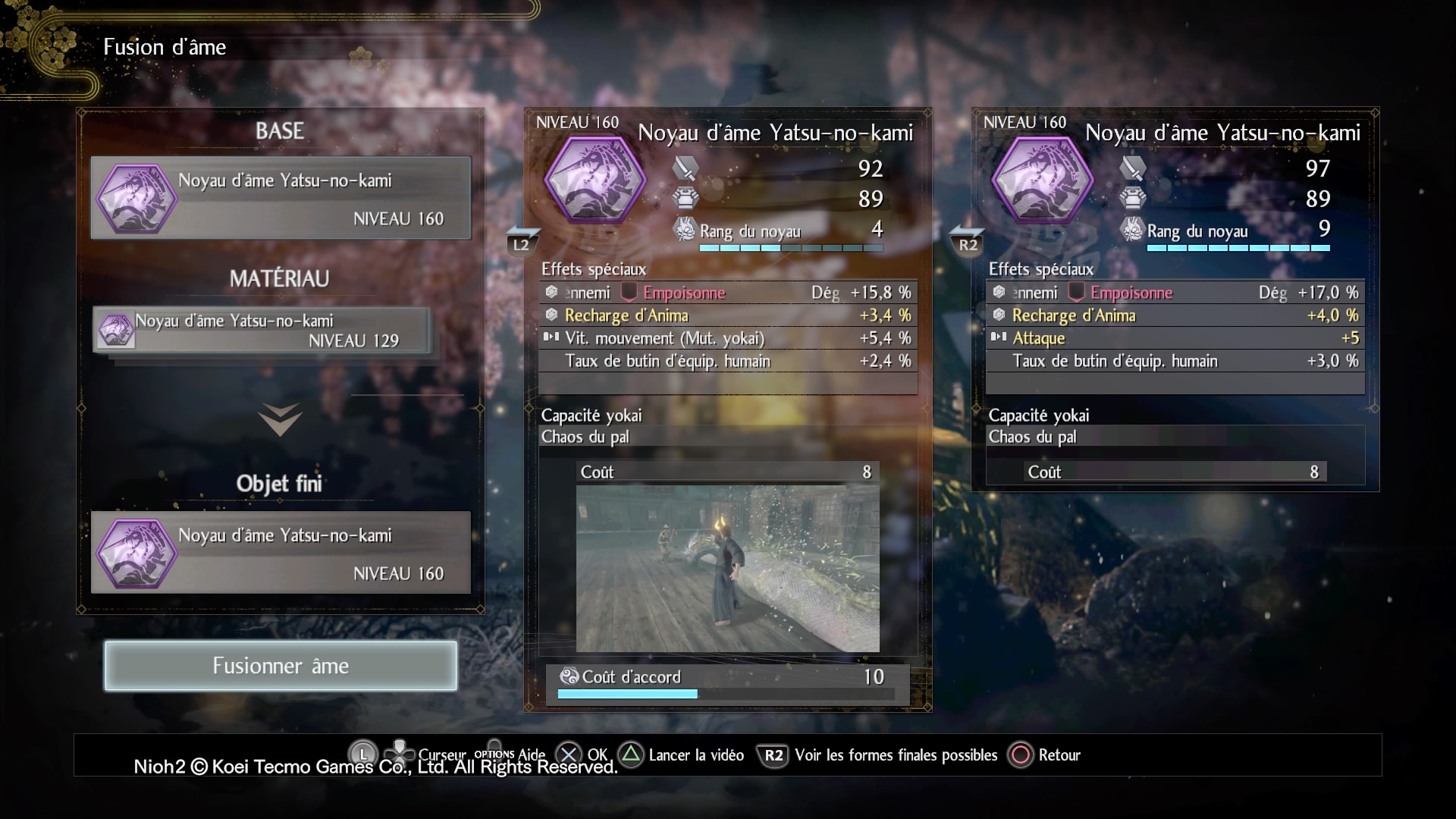Select Voir les formes finales possibles
Screen dimensions: 1456x819
pos(880,755)
